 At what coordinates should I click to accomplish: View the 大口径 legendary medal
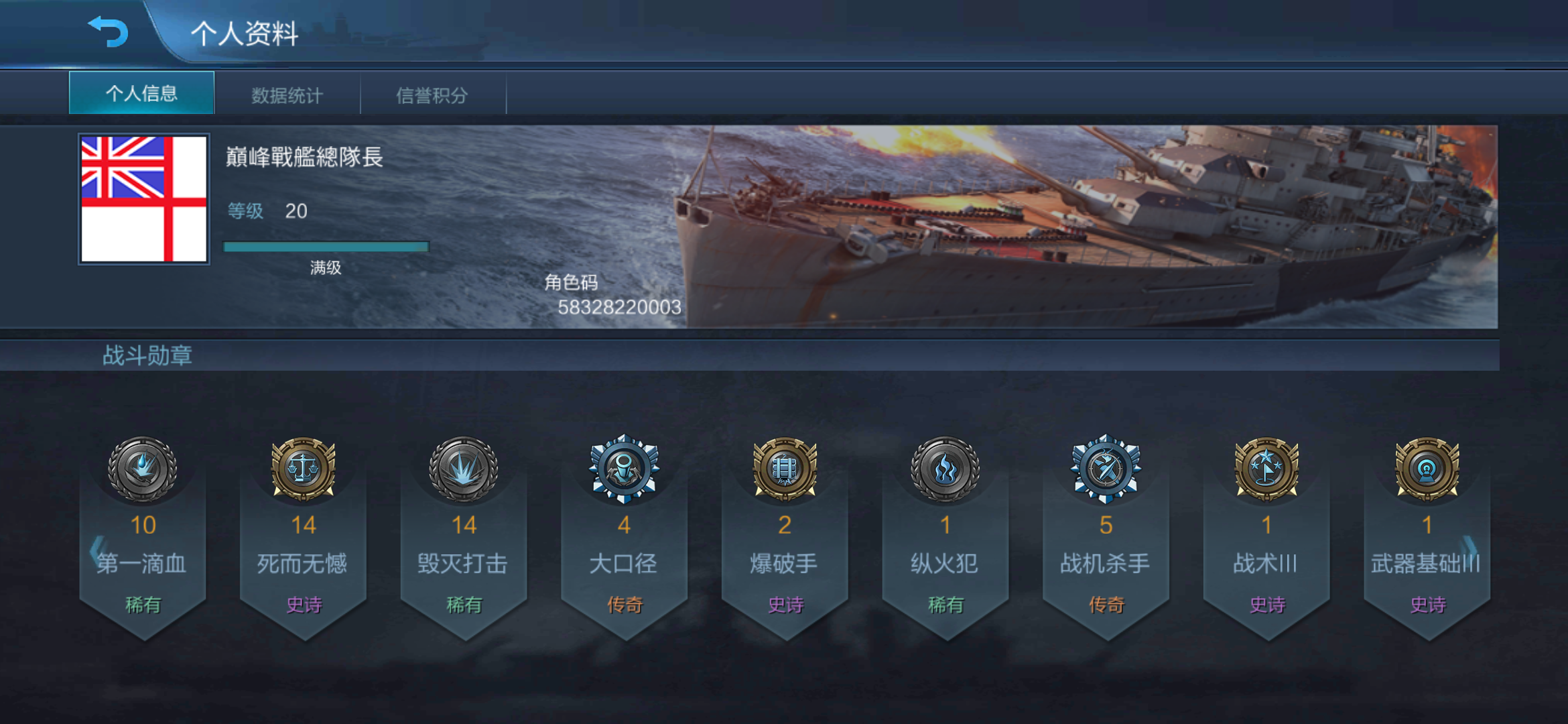coord(625,469)
